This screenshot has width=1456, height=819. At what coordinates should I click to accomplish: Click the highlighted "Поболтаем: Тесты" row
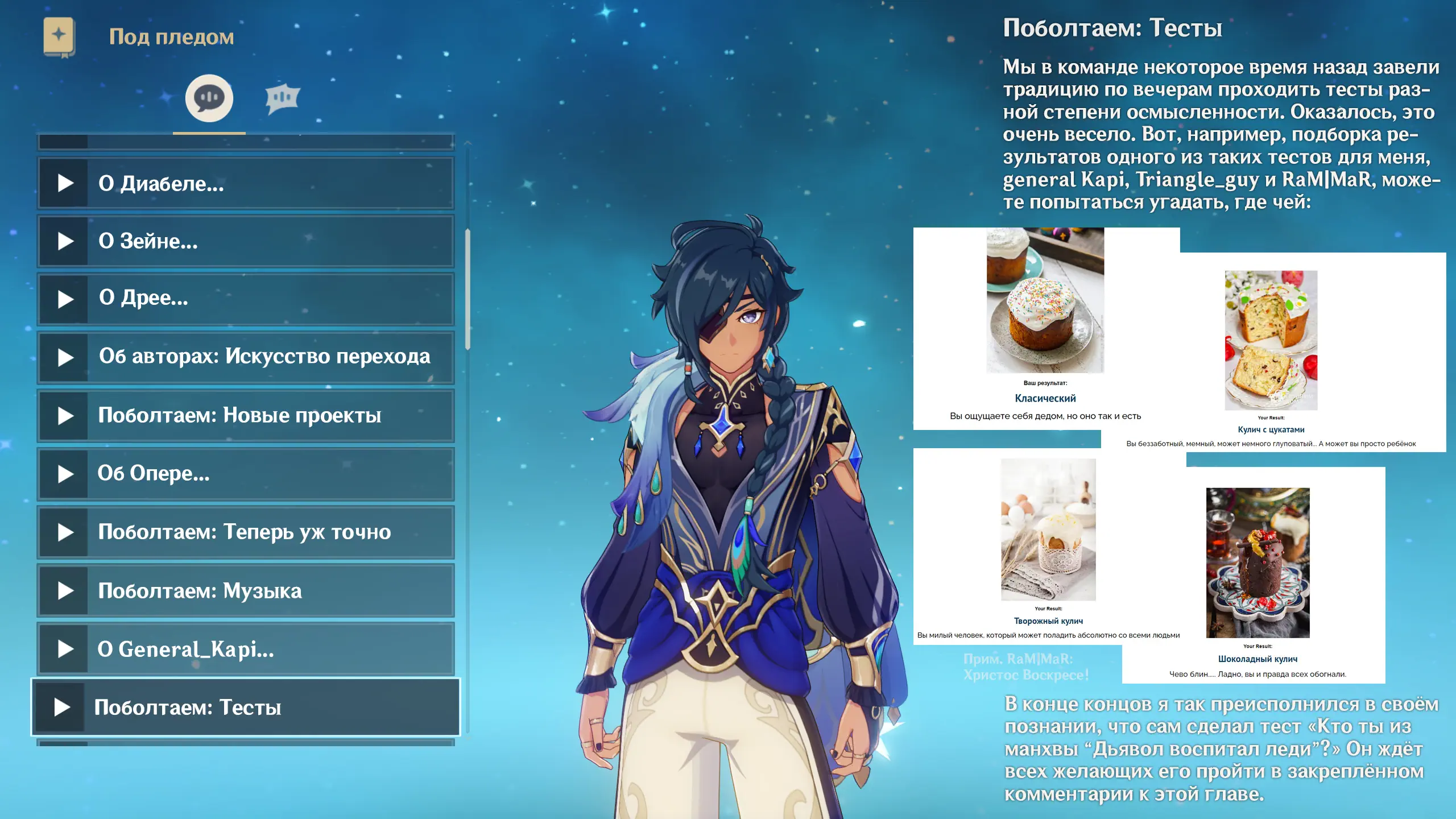(x=246, y=708)
